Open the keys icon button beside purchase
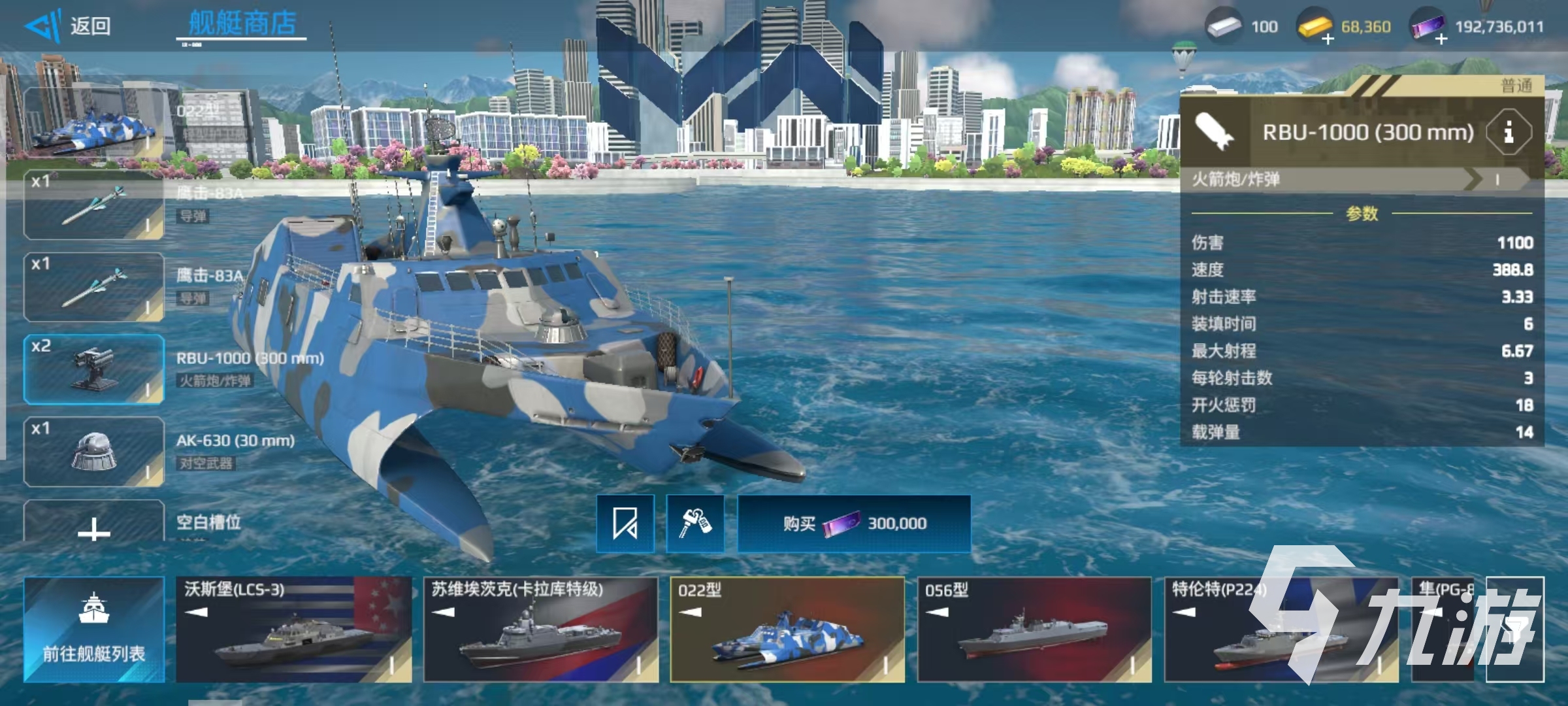 (x=694, y=524)
